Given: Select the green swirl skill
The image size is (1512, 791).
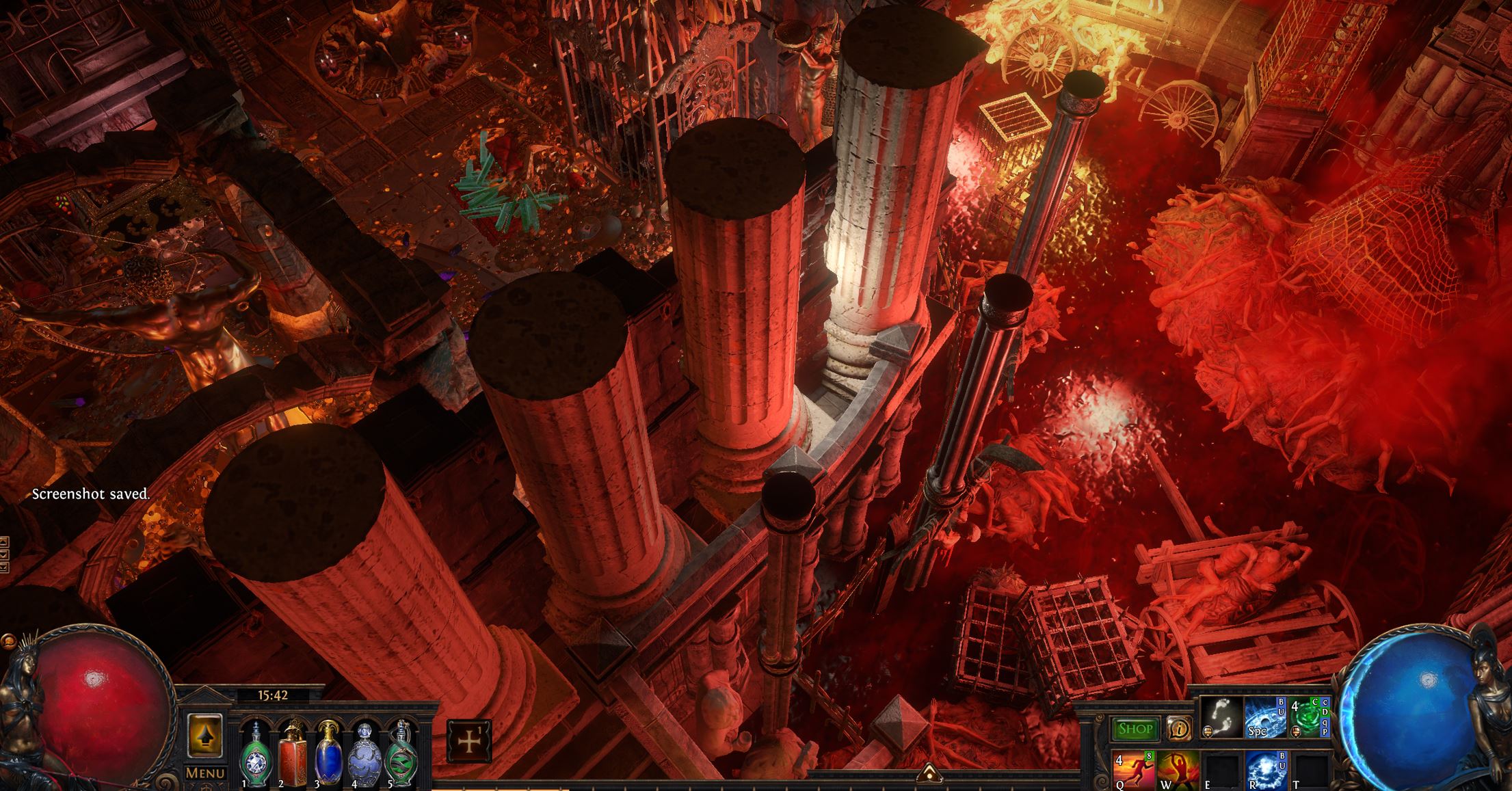Looking at the screenshot, I should coord(1308,716).
